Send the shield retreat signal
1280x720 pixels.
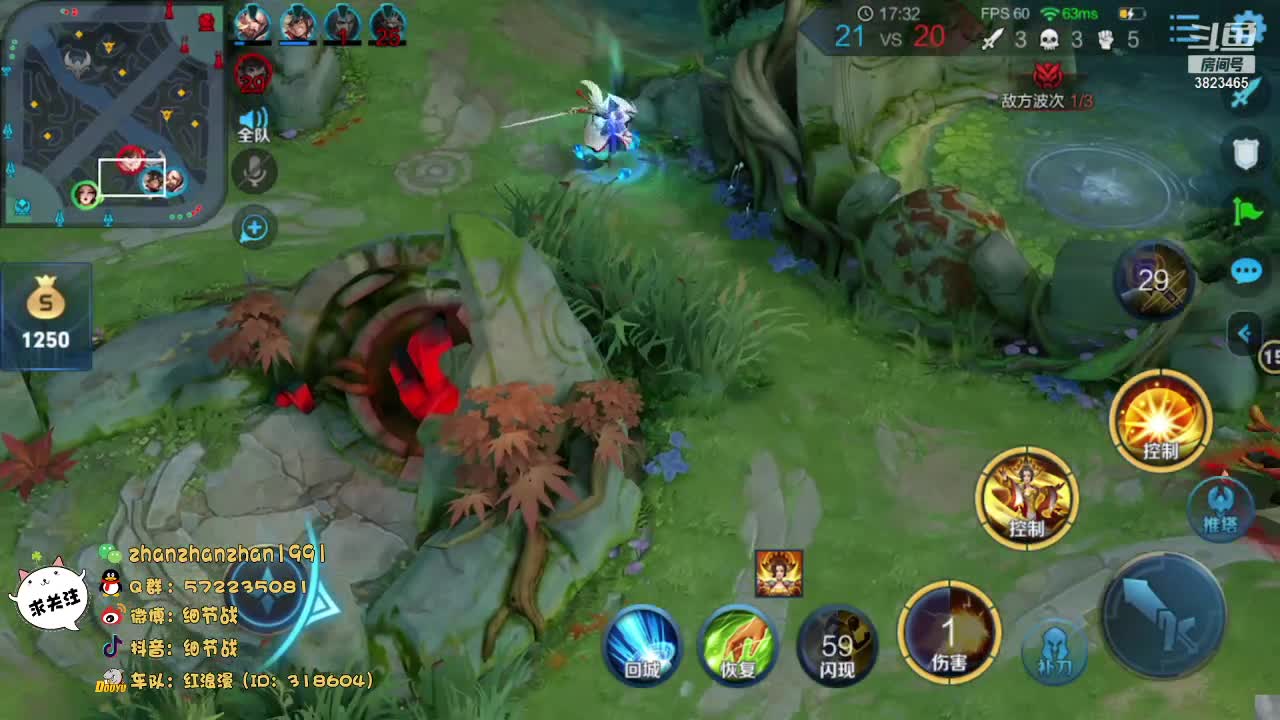pos(1245,153)
